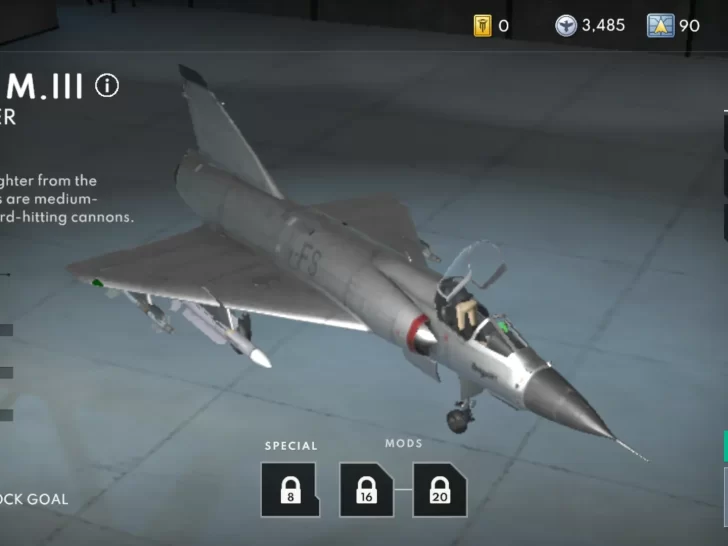Tap the gold ticket currency icon
The height and width of the screenshot is (546, 728).
[x=483, y=26]
